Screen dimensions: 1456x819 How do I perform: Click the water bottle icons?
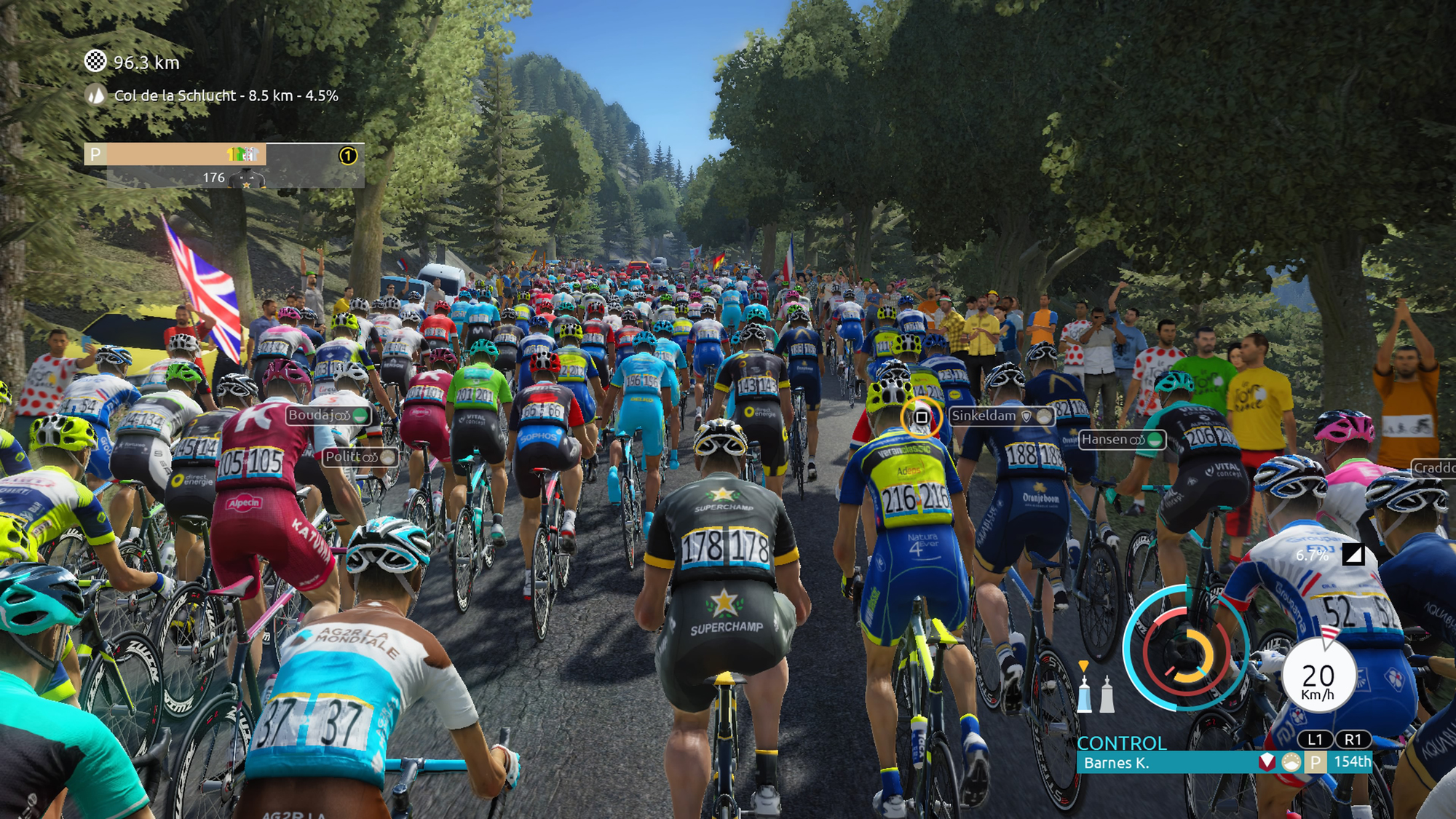click(1096, 692)
